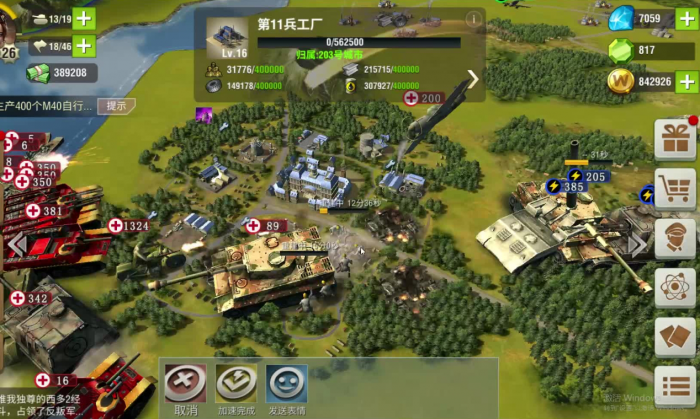Image resolution: width=700 pixels, height=419 pixels.
Task: Add more tank units with plus button
Action: pos(84,19)
